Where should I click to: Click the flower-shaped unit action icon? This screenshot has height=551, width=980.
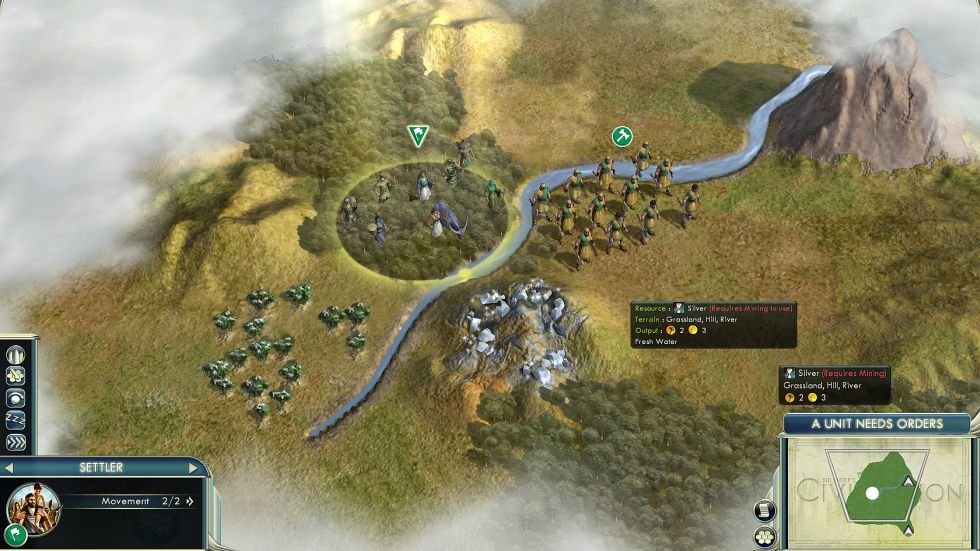tap(15, 376)
